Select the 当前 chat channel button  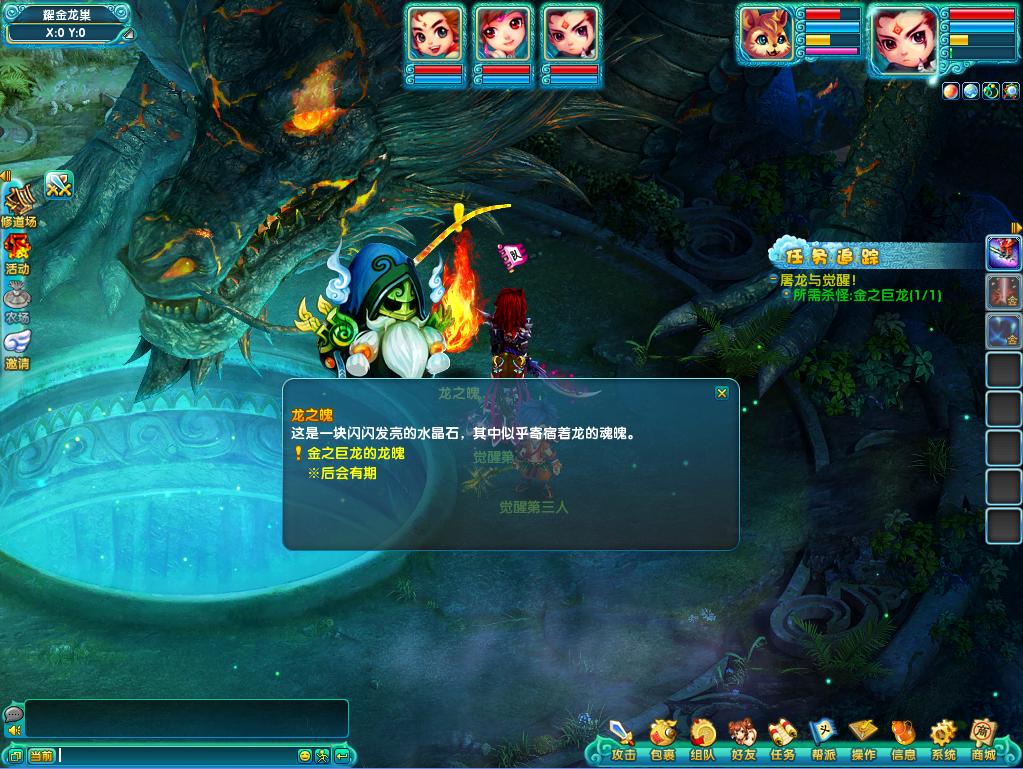[41, 756]
